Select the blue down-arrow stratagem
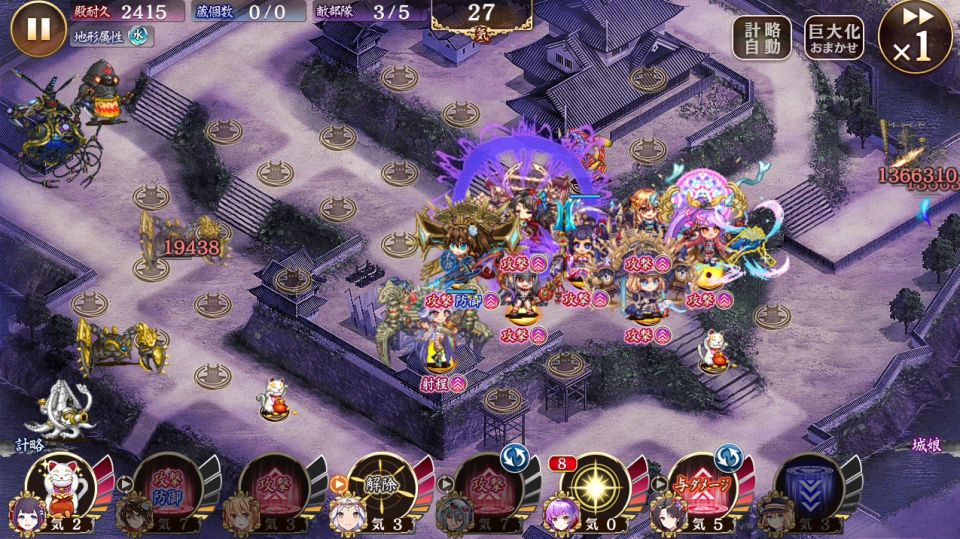Image resolution: width=960 pixels, height=539 pixels. pos(808,486)
